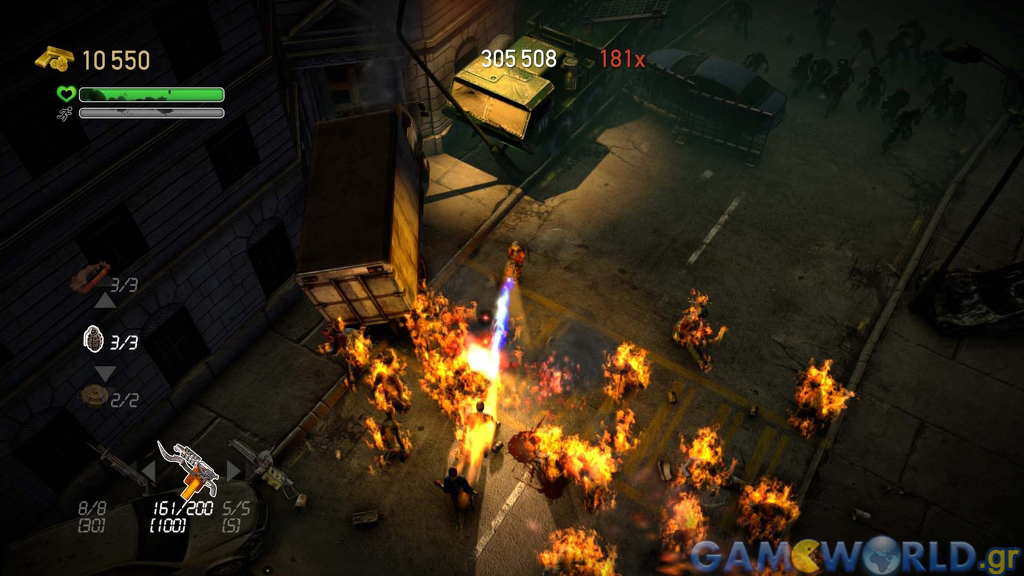The height and width of the screenshot is (576, 1024).
Task: Select the grenade item icon
Action: pyautogui.click(x=93, y=340)
